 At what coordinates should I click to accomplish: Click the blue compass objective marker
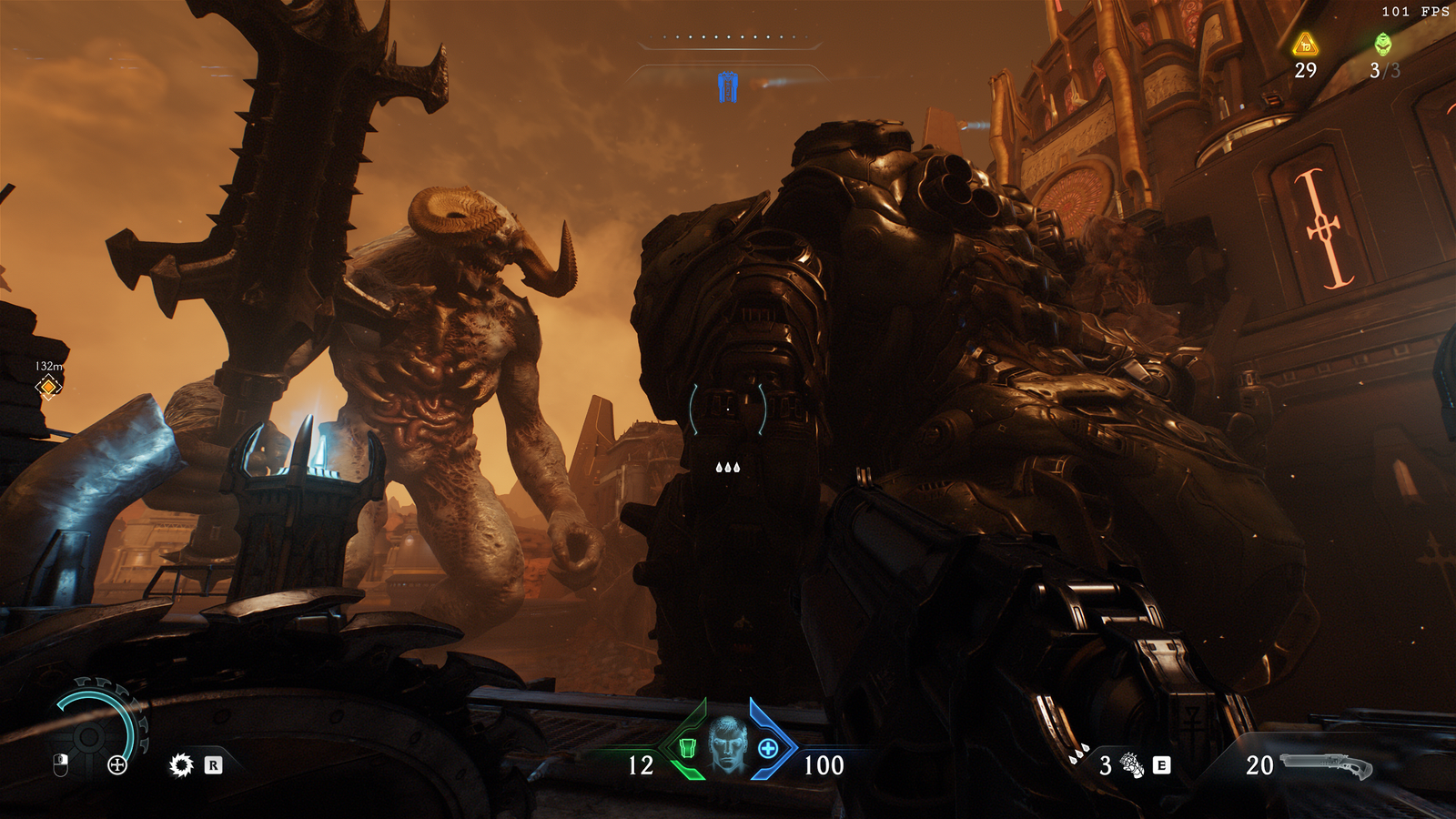pyautogui.click(x=727, y=86)
